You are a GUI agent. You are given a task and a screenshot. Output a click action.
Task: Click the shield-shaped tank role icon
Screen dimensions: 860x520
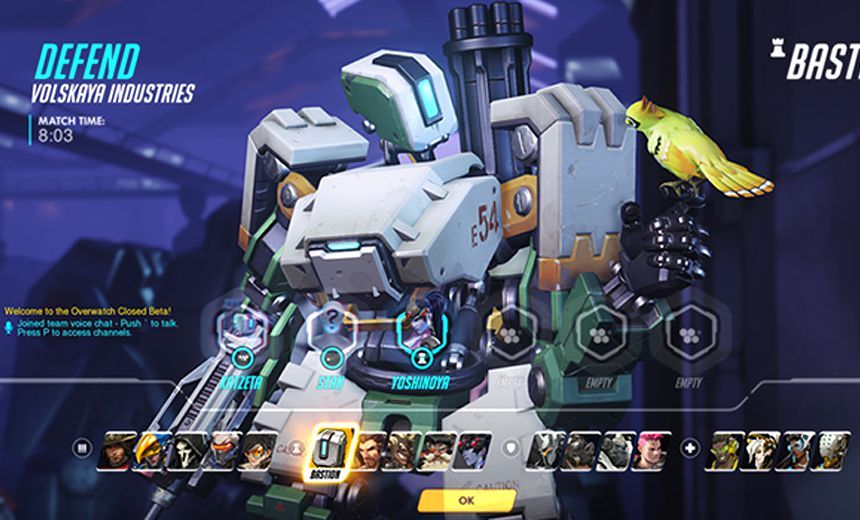click(x=511, y=449)
